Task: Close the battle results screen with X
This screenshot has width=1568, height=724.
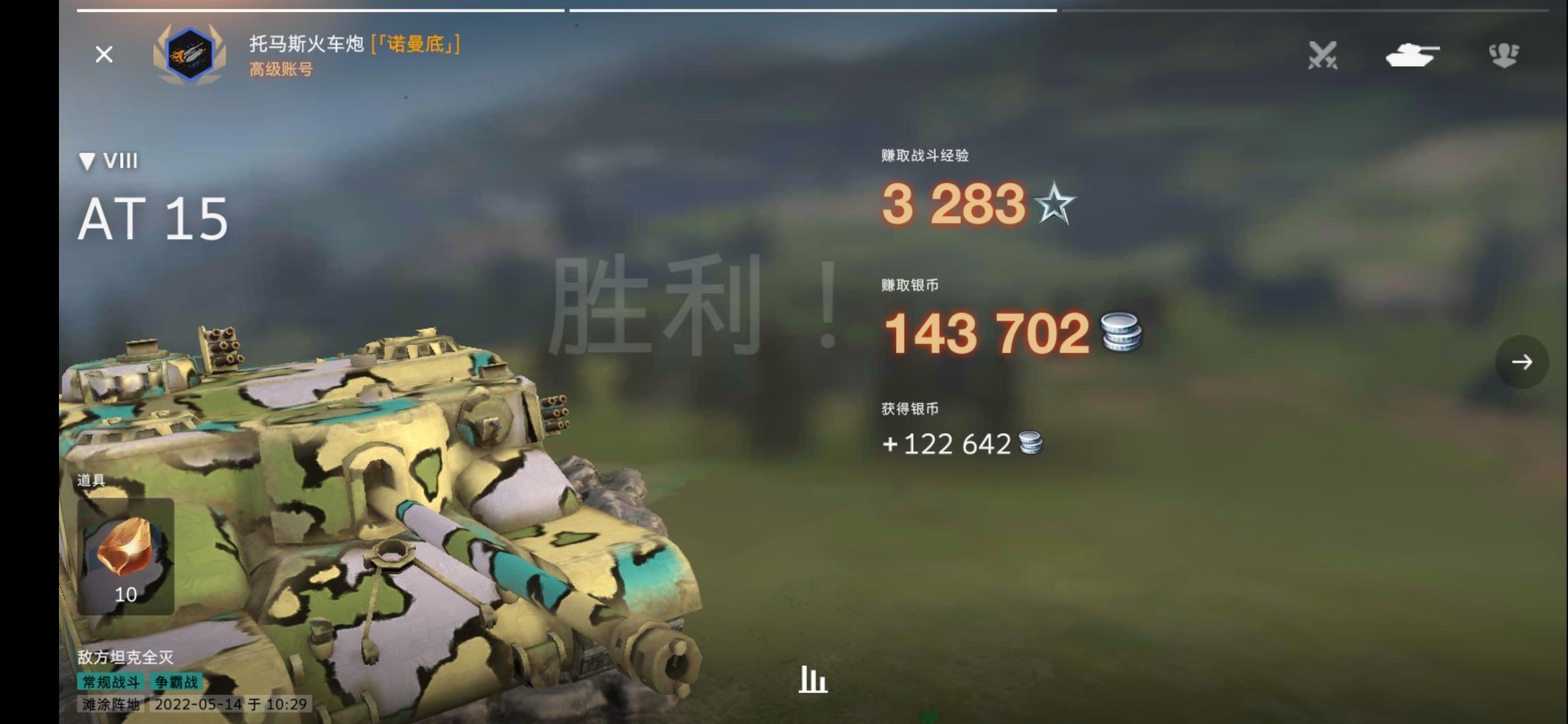Action: pyautogui.click(x=103, y=55)
